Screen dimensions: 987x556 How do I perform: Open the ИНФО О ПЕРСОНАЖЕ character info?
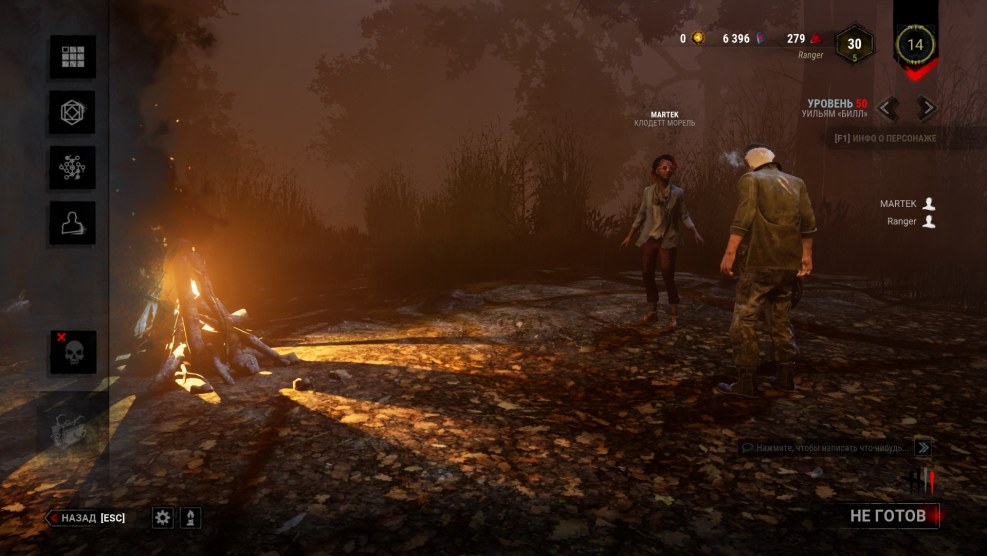885,138
